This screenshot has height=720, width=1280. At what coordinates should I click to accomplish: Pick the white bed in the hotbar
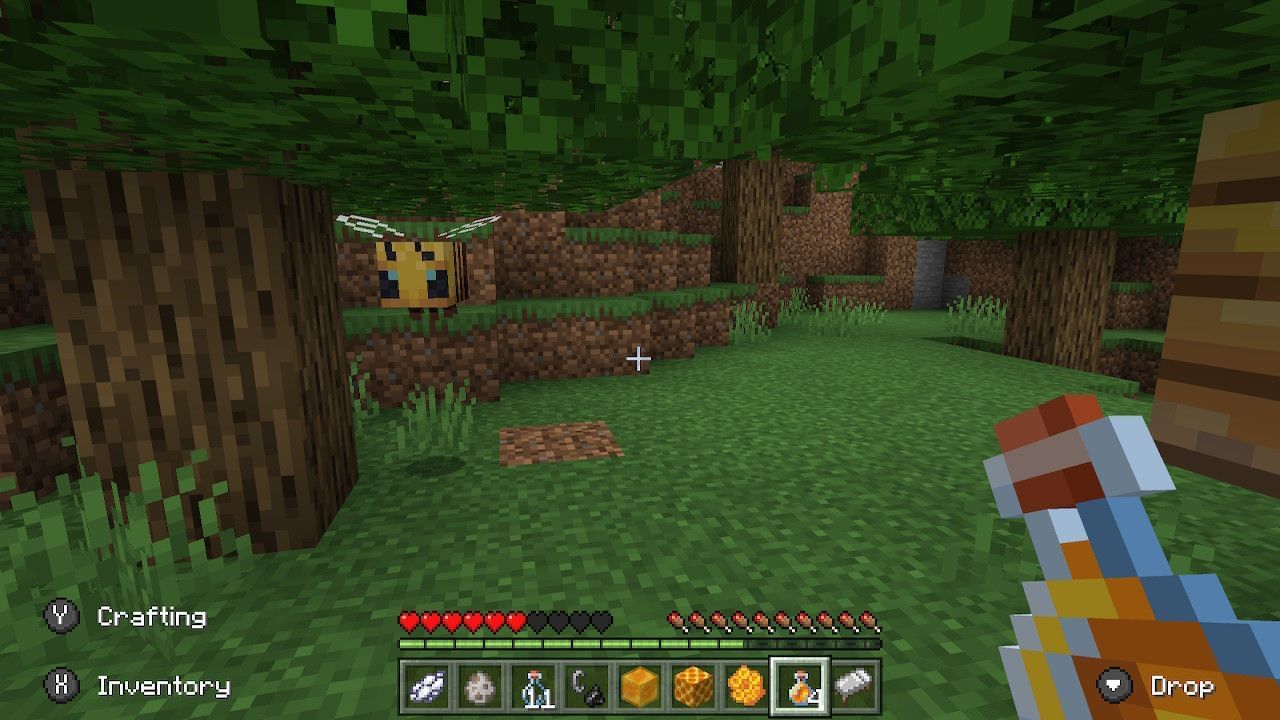point(853,687)
